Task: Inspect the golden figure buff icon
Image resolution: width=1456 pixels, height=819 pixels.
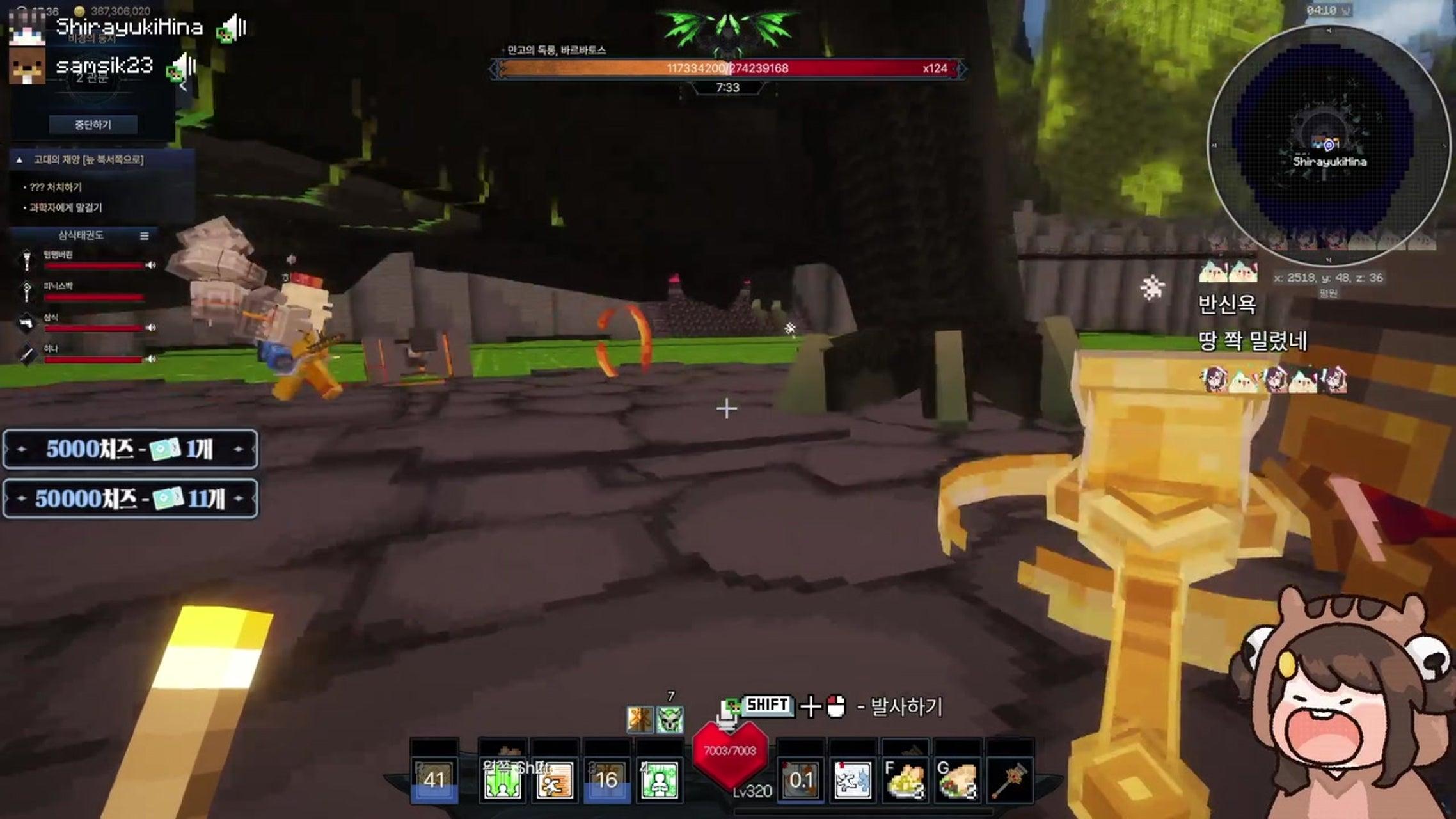Action: pyautogui.click(x=640, y=720)
